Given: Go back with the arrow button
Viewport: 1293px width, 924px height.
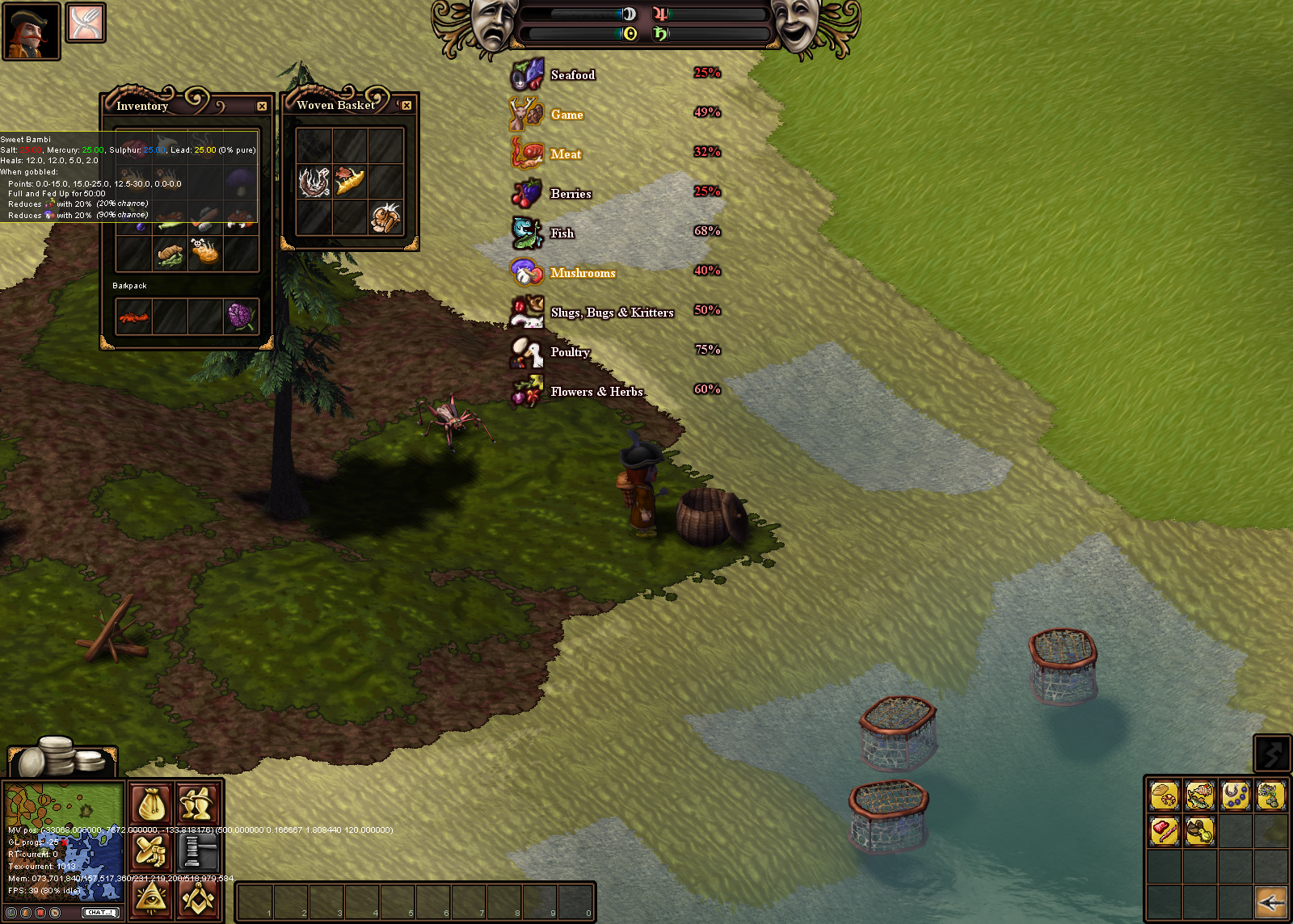Looking at the screenshot, I should coord(1271,901).
